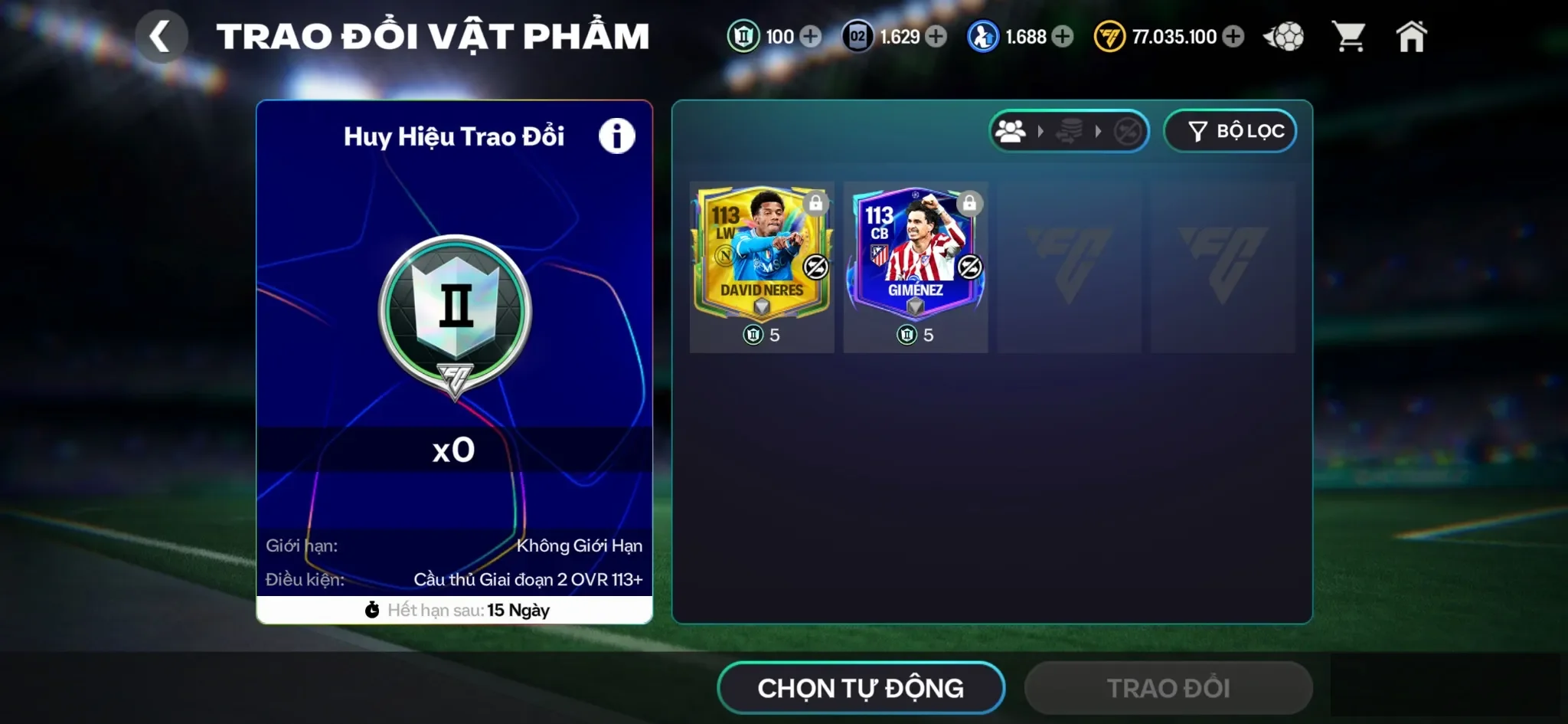Open the shopping cart

pyautogui.click(x=1352, y=35)
